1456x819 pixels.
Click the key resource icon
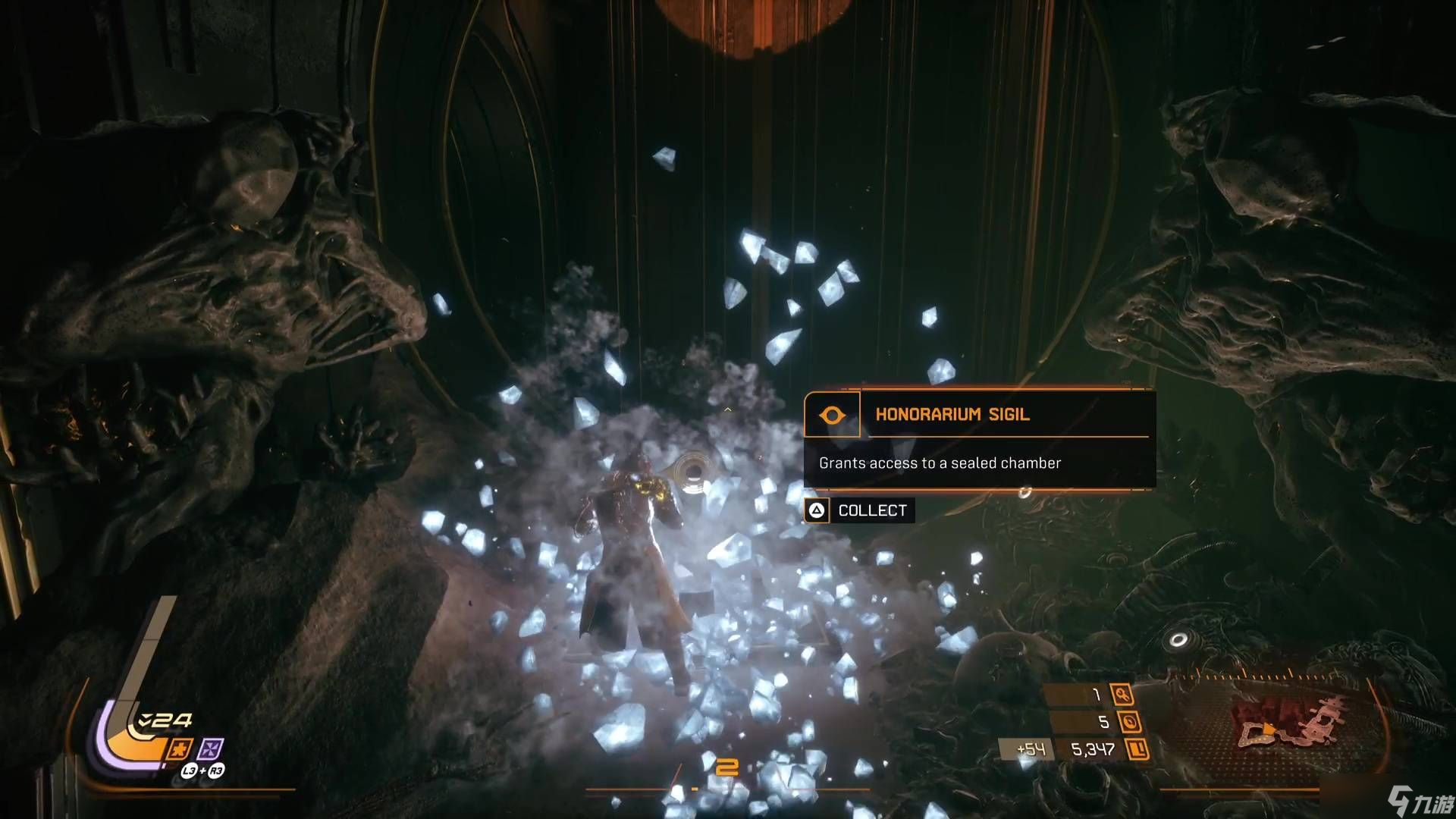tap(1122, 694)
